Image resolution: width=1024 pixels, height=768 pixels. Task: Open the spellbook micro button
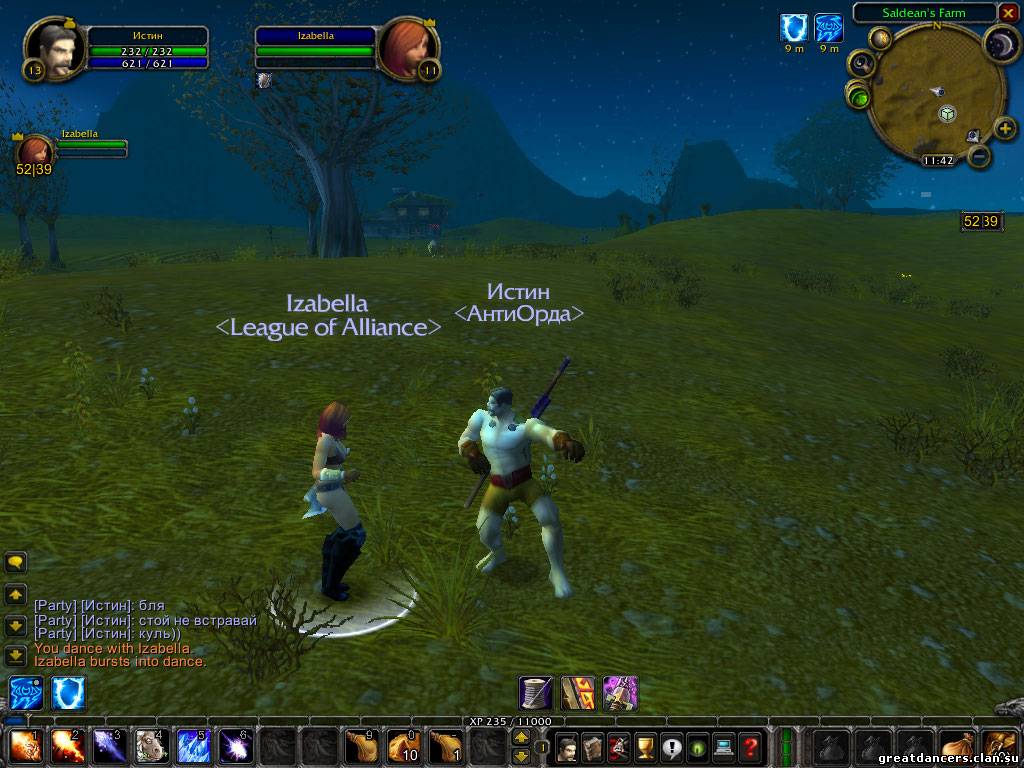point(593,746)
